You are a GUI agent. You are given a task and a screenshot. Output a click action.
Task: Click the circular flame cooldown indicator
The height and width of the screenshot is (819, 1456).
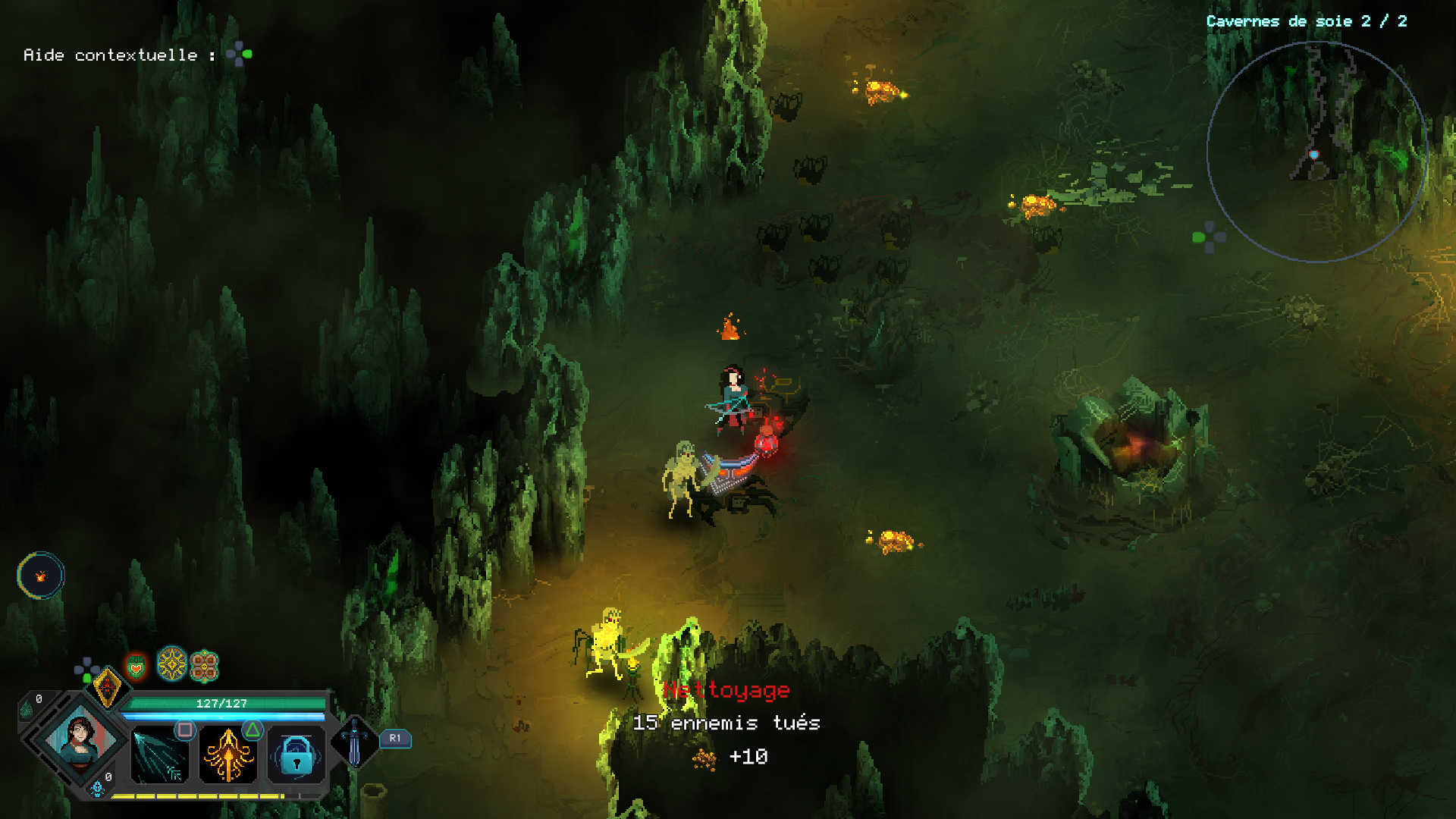41,576
